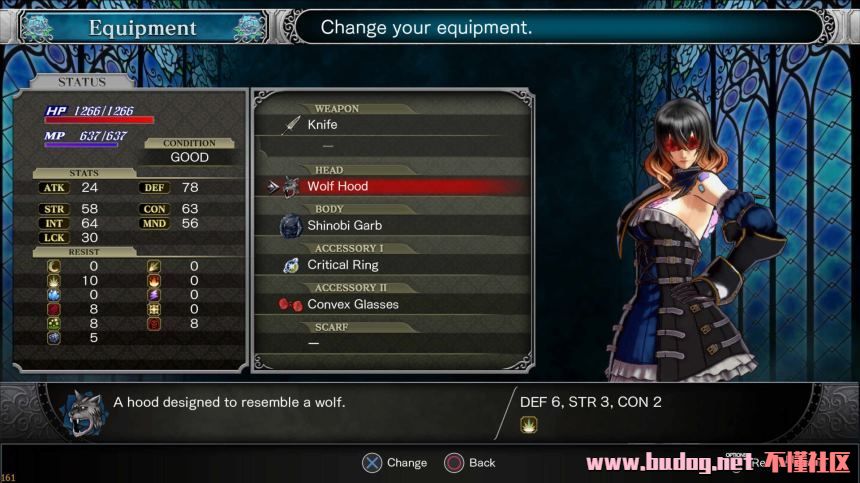Choose the Wolf Hood head slot
Screen dimensions: 860x483
pyautogui.click(x=337, y=186)
